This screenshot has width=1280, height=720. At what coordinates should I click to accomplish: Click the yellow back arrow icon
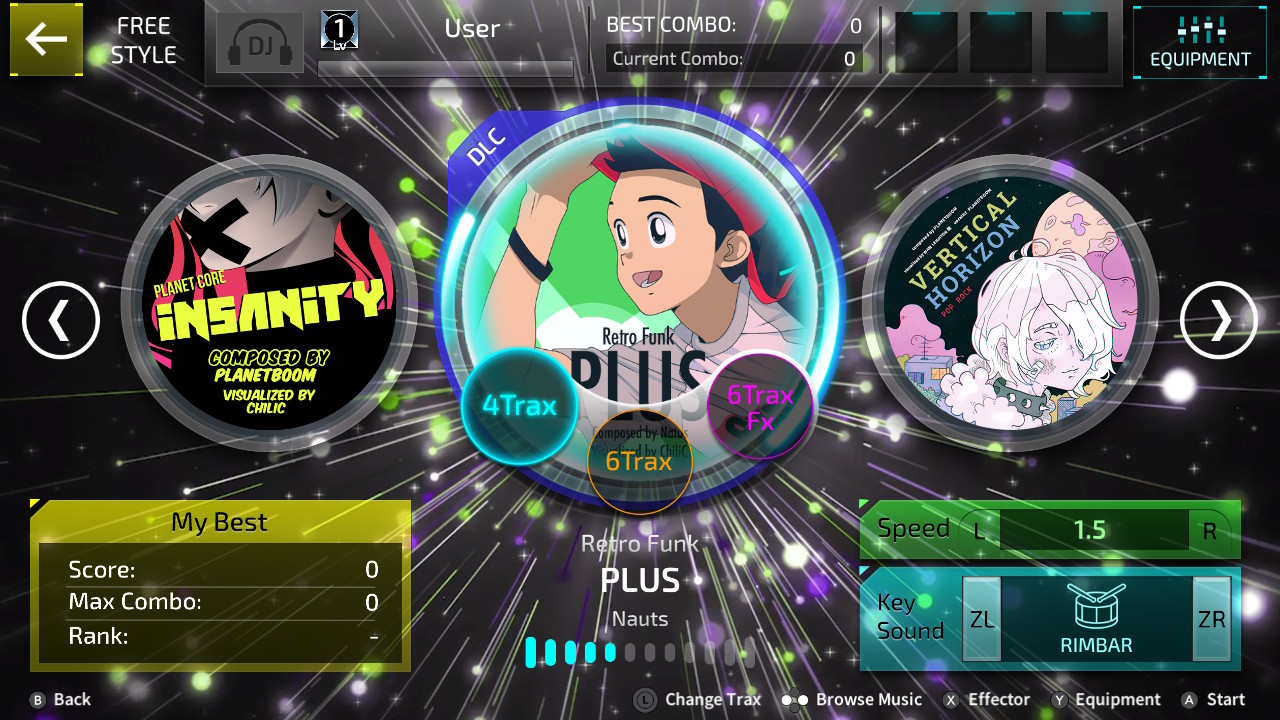pyautogui.click(x=46, y=42)
